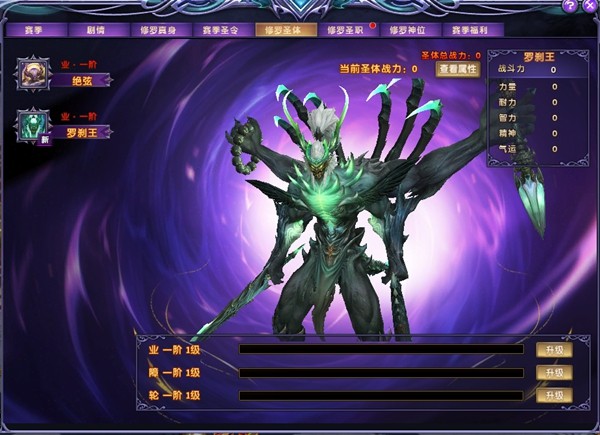Close the window with the X button
The image size is (600, 435).
click(590, 6)
